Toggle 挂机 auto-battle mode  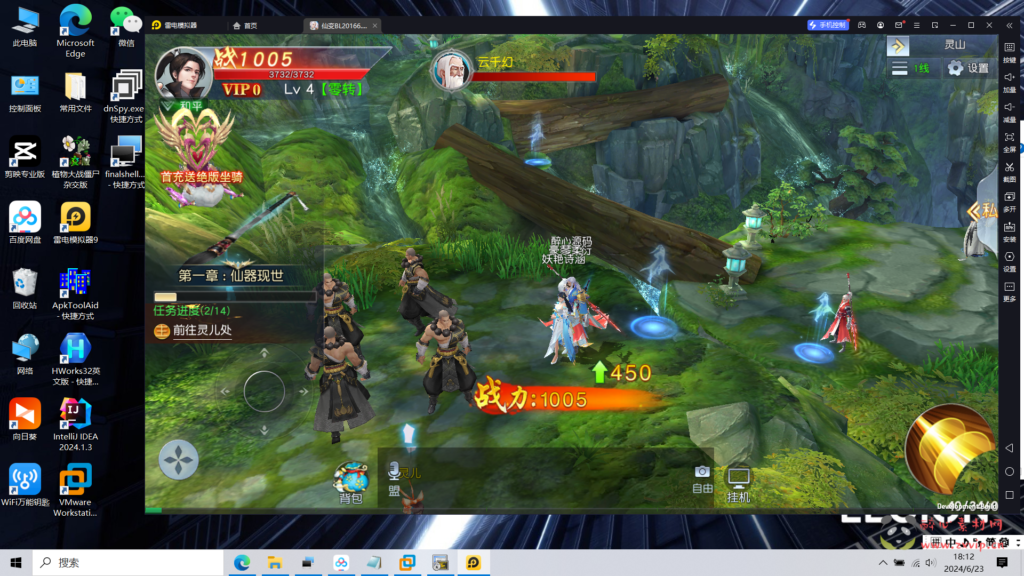(x=739, y=484)
